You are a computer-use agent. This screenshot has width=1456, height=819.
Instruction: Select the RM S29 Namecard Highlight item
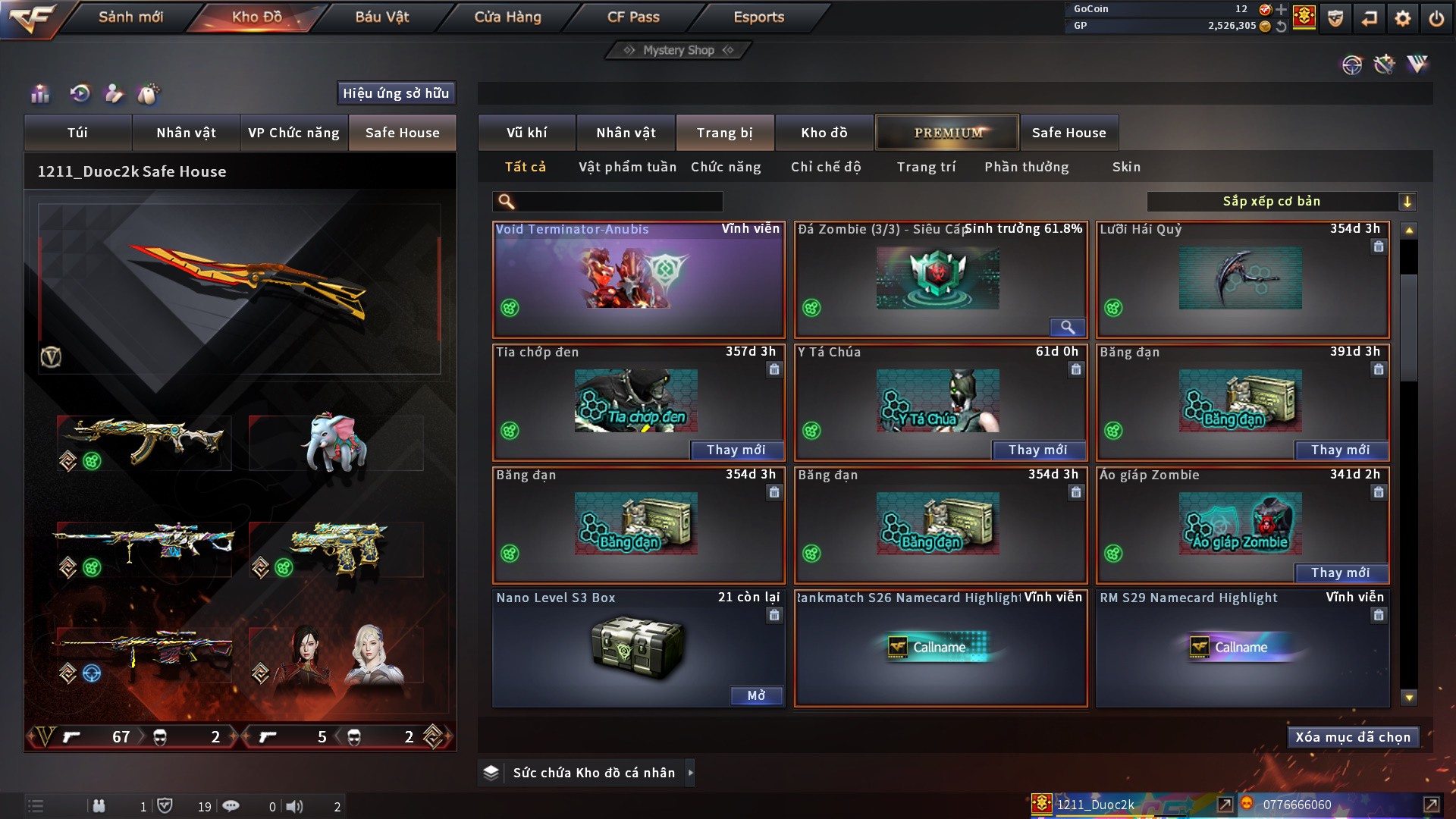point(1242,648)
